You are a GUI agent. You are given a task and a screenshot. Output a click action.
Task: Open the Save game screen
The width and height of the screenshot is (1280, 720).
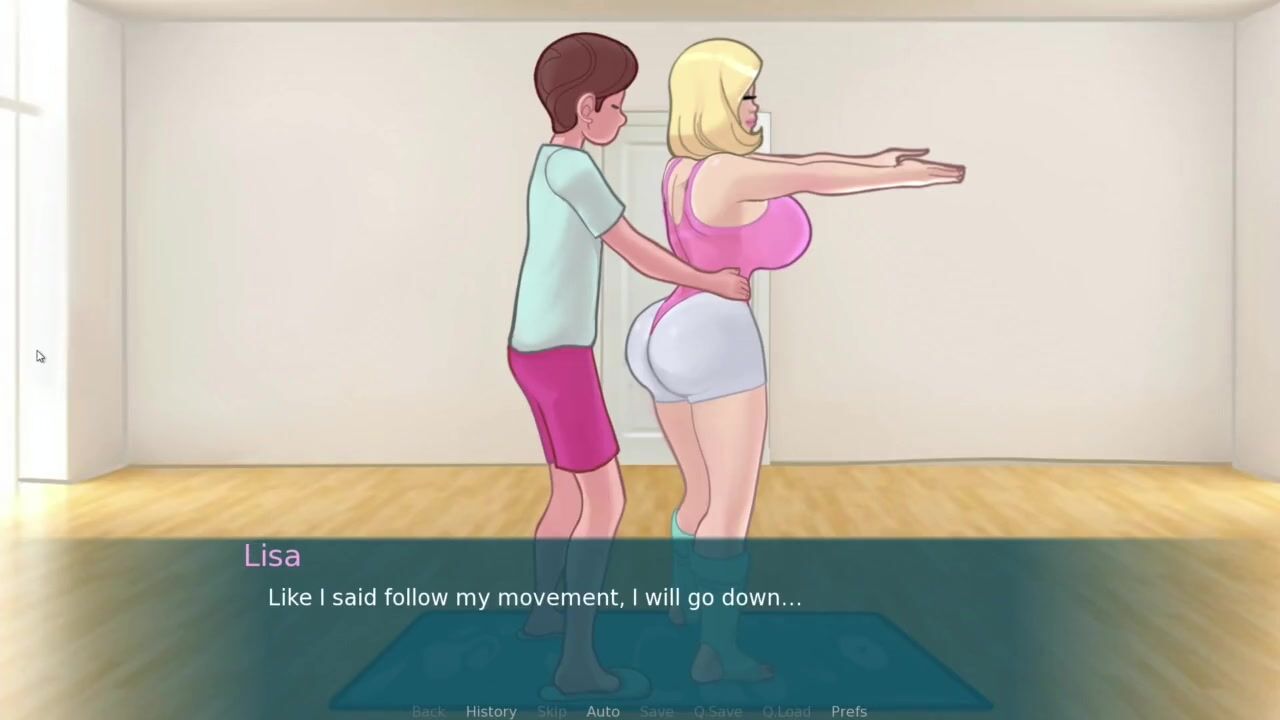(657, 711)
